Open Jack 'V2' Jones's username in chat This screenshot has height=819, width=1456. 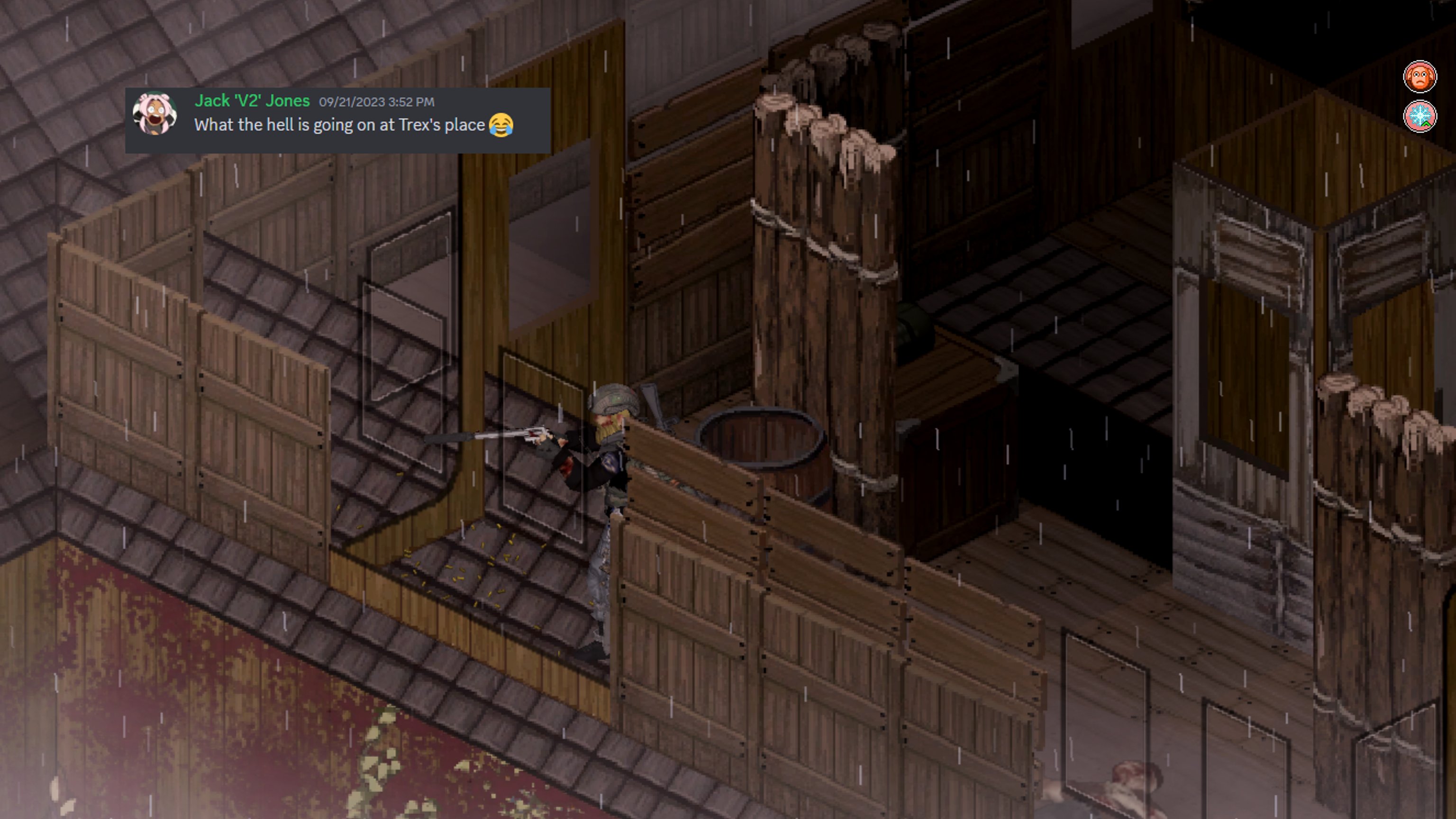pyautogui.click(x=252, y=100)
